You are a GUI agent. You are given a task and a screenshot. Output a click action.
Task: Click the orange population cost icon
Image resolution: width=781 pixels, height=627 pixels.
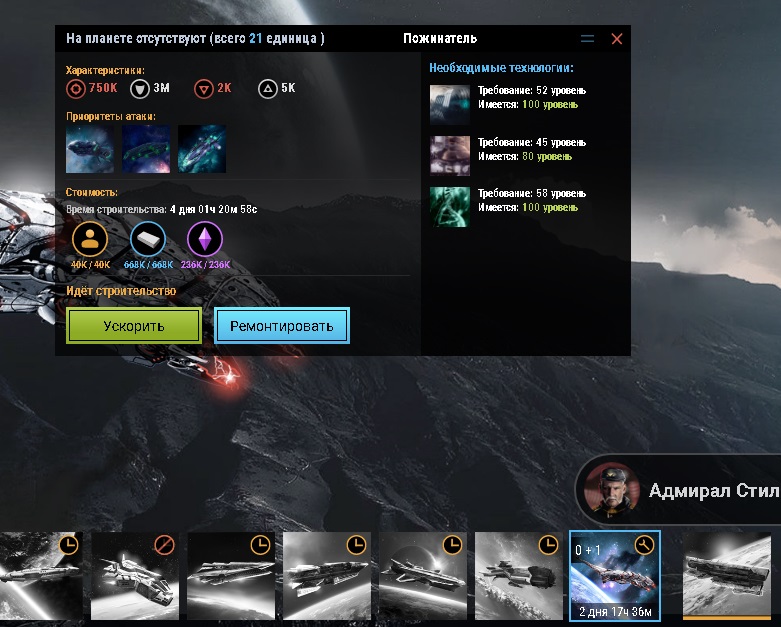coord(90,239)
